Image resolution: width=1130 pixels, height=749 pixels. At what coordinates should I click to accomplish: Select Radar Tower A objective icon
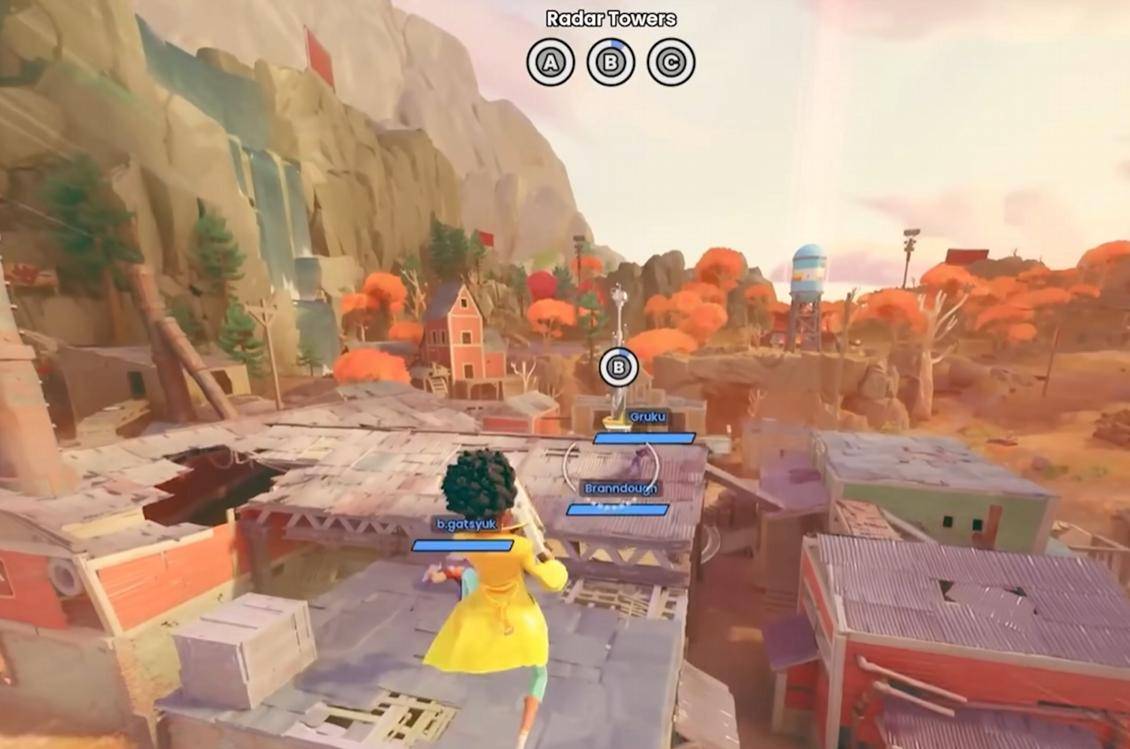point(550,63)
